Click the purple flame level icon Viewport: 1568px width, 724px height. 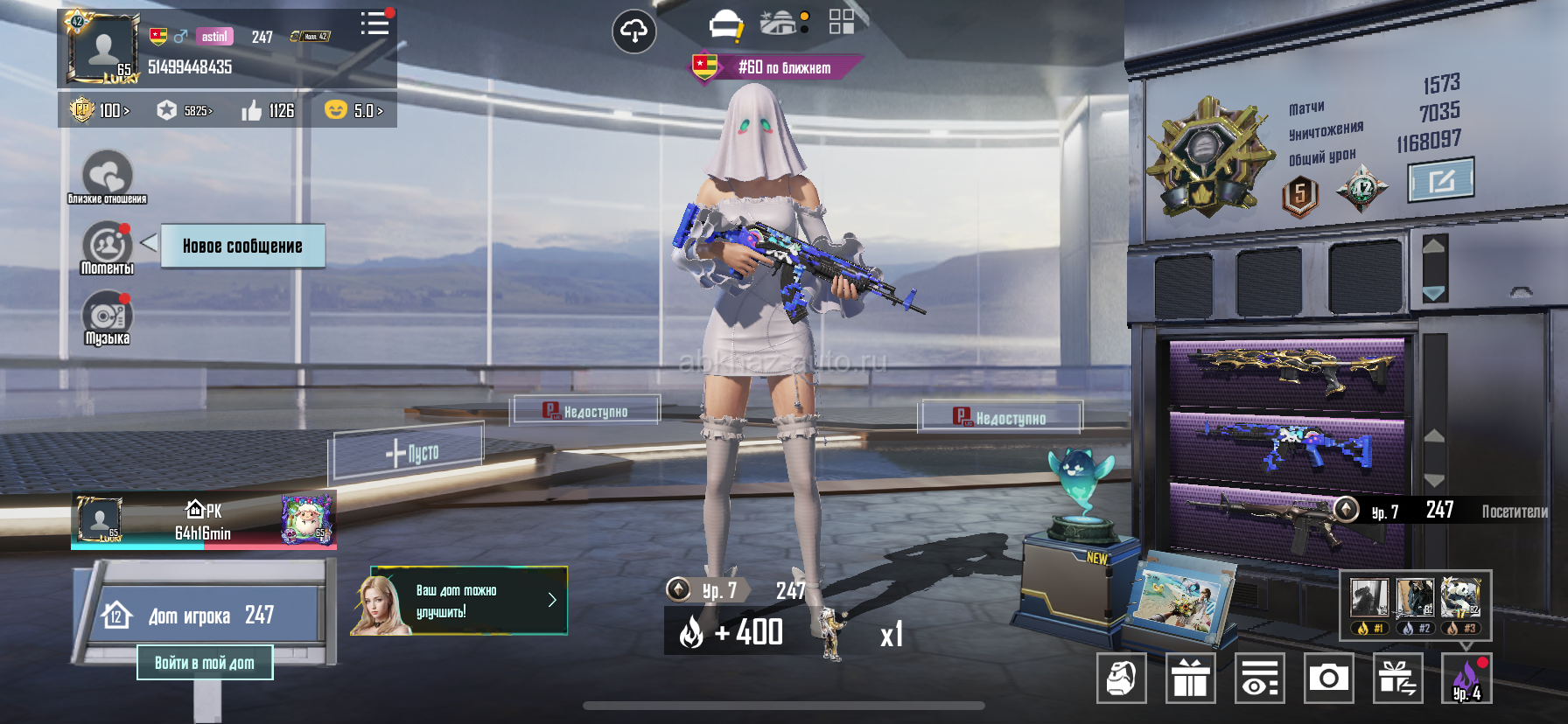(1466, 679)
